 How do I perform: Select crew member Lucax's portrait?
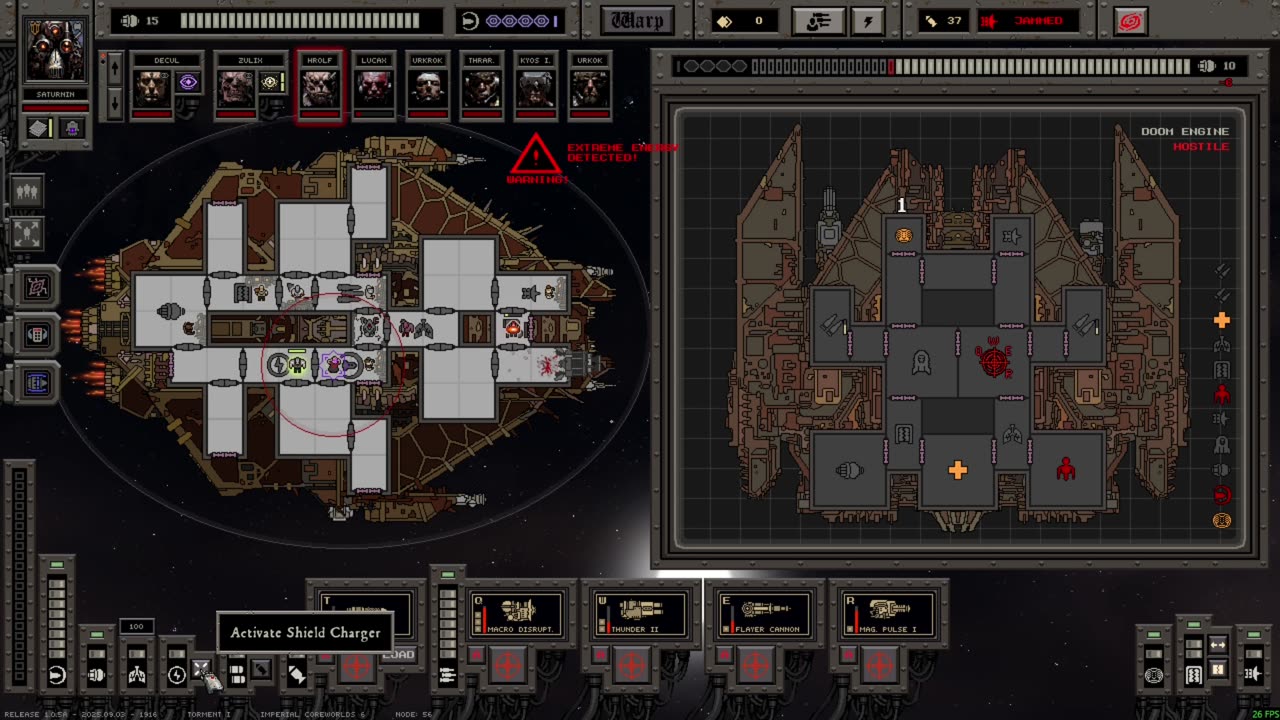[374, 87]
